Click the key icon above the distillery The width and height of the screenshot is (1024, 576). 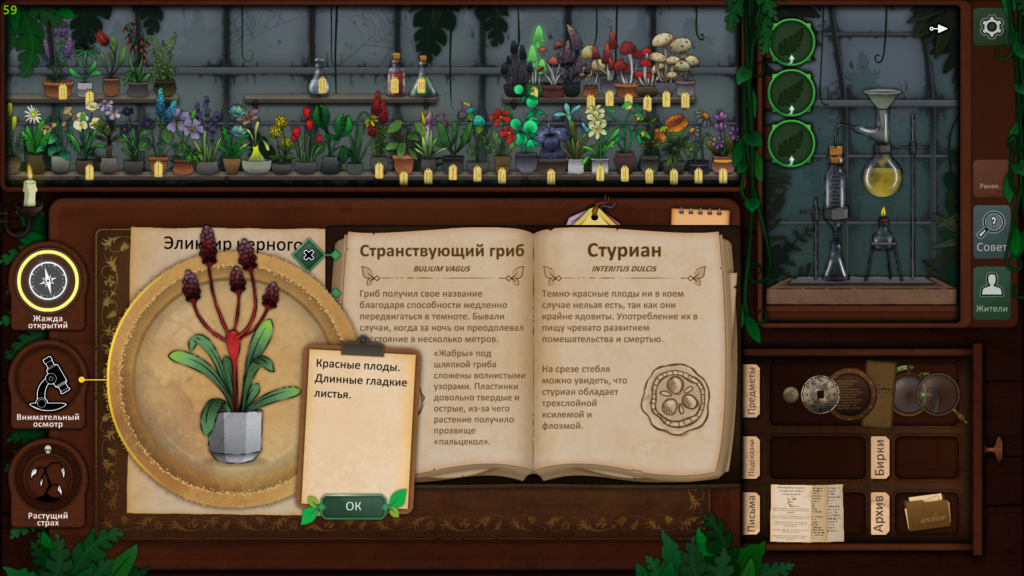point(938,28)
